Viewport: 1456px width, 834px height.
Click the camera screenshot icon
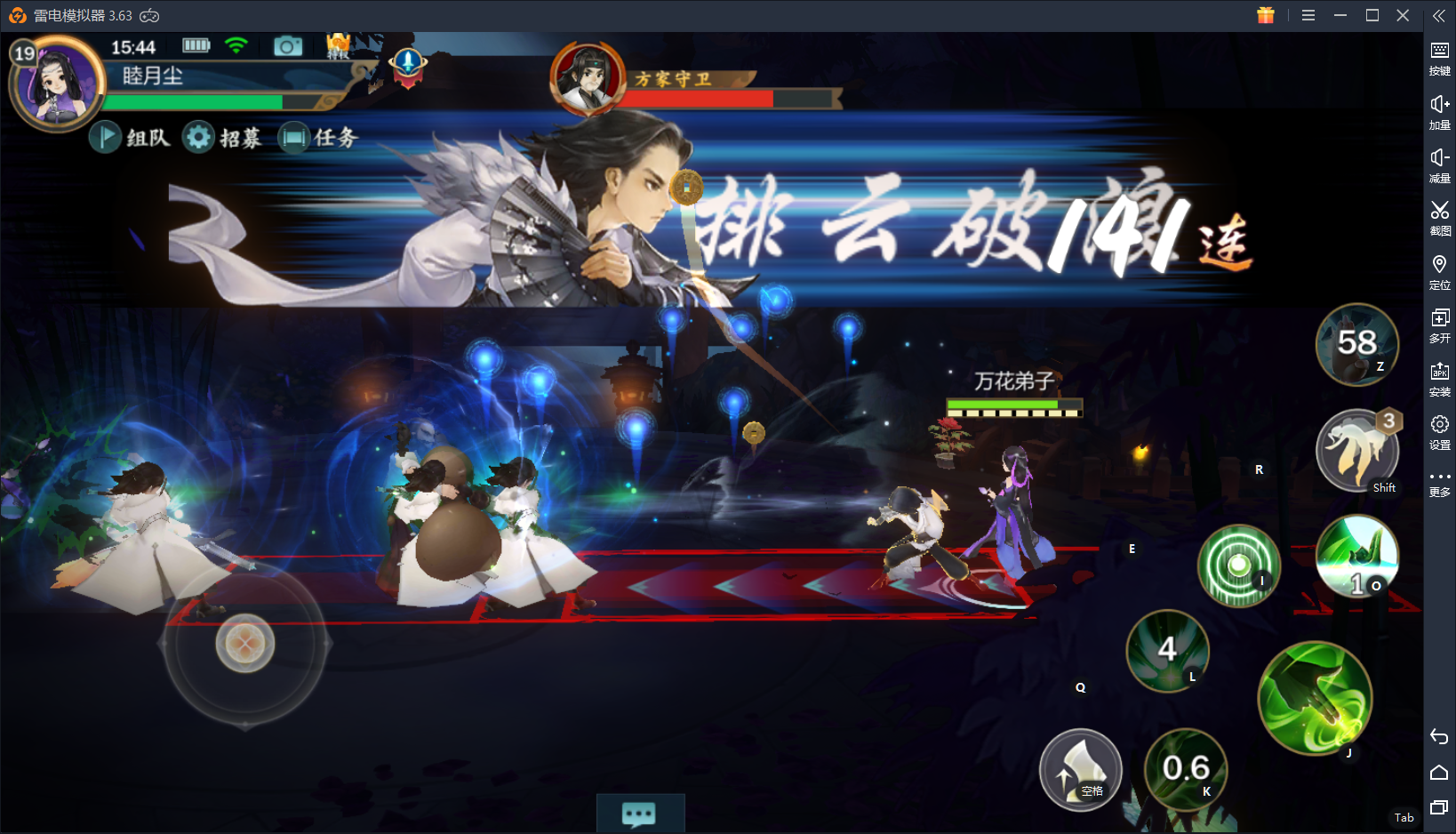click(x=287, y=46)
